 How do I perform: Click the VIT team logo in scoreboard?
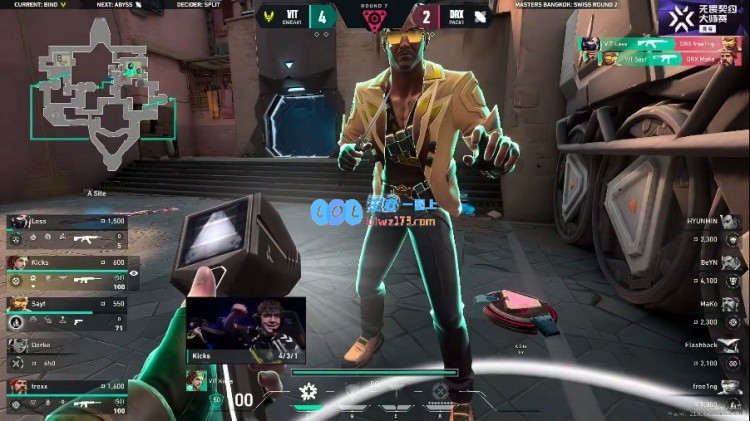[270, 15]
